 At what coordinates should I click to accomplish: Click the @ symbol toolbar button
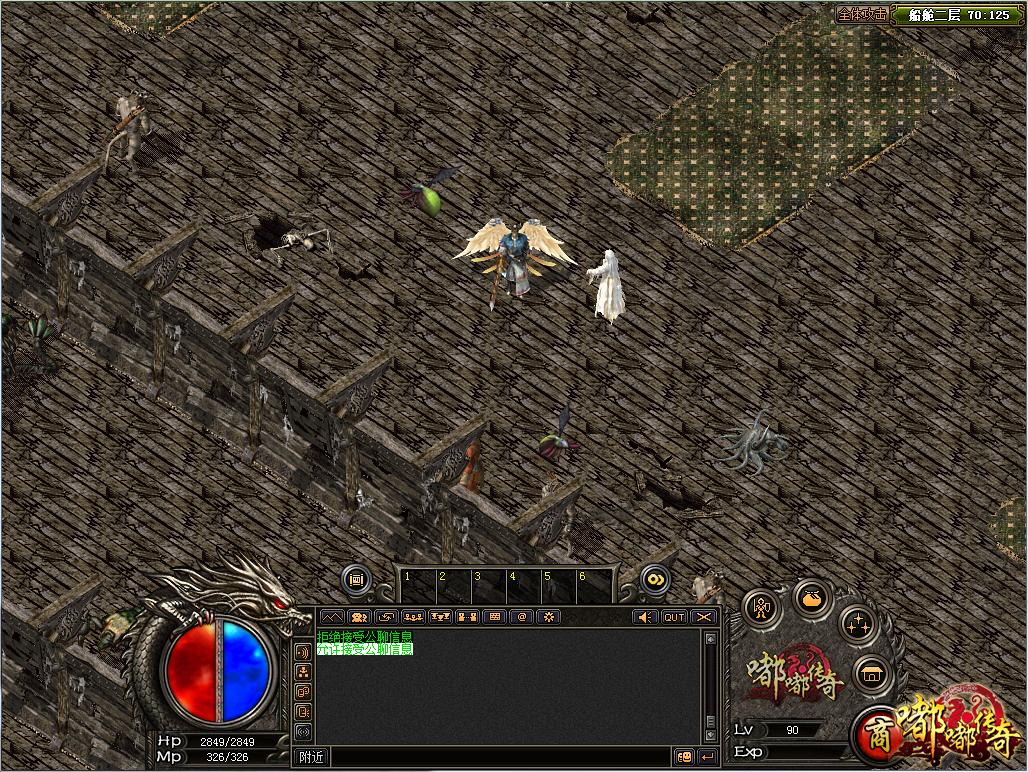click(521, 617)
